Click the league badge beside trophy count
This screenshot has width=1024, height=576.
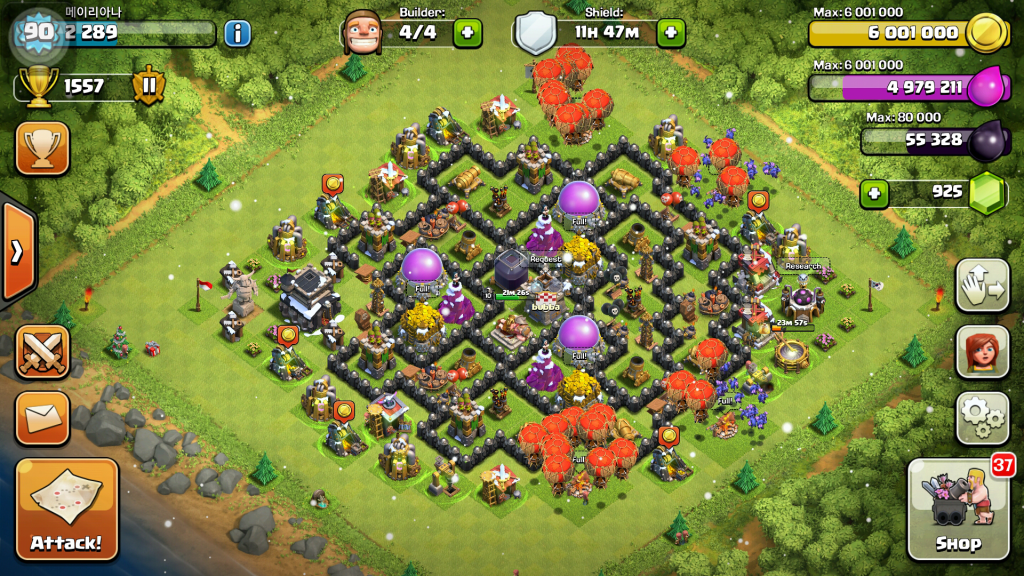tap(148, 86)
